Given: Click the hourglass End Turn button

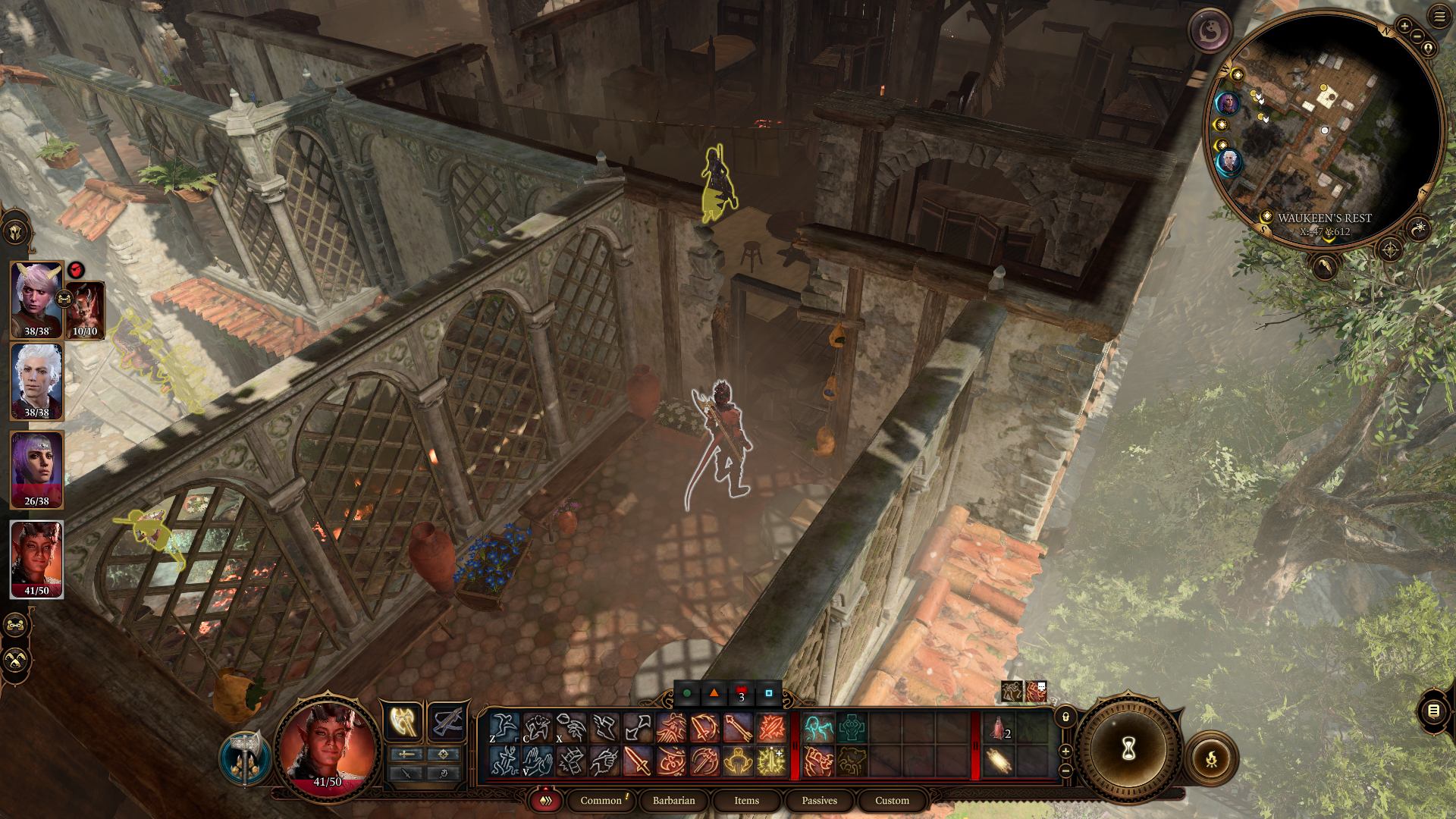Looking at the screenshot, I should tap(1128, 749).
